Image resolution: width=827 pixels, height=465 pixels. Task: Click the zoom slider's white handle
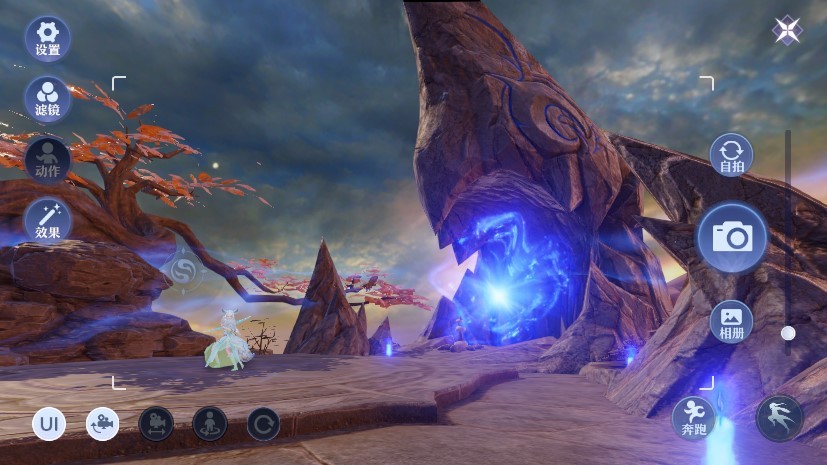(788, 333)
